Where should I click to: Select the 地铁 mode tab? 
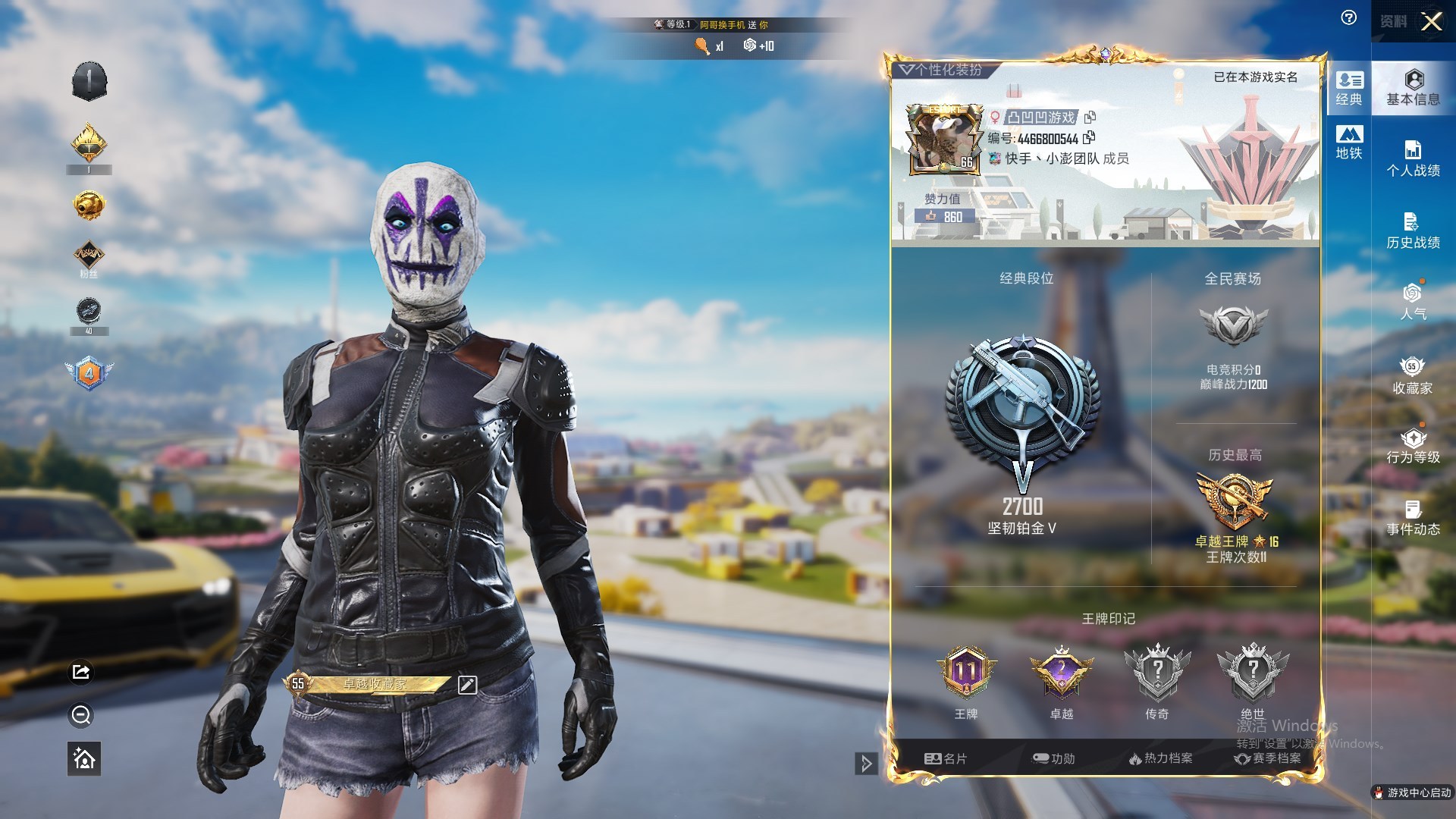pyautogui.click(x=1349, y=143)
